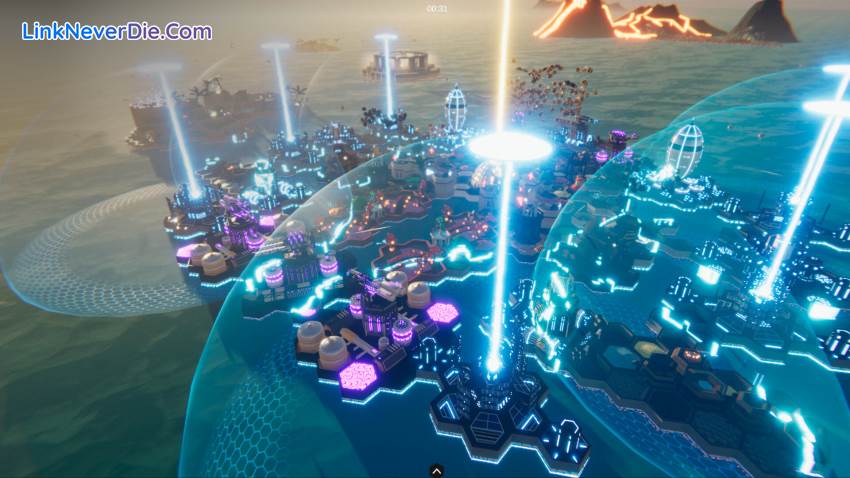
Task: Expand the bottom panel with the chevron-up button
Action: click(436, 468)
